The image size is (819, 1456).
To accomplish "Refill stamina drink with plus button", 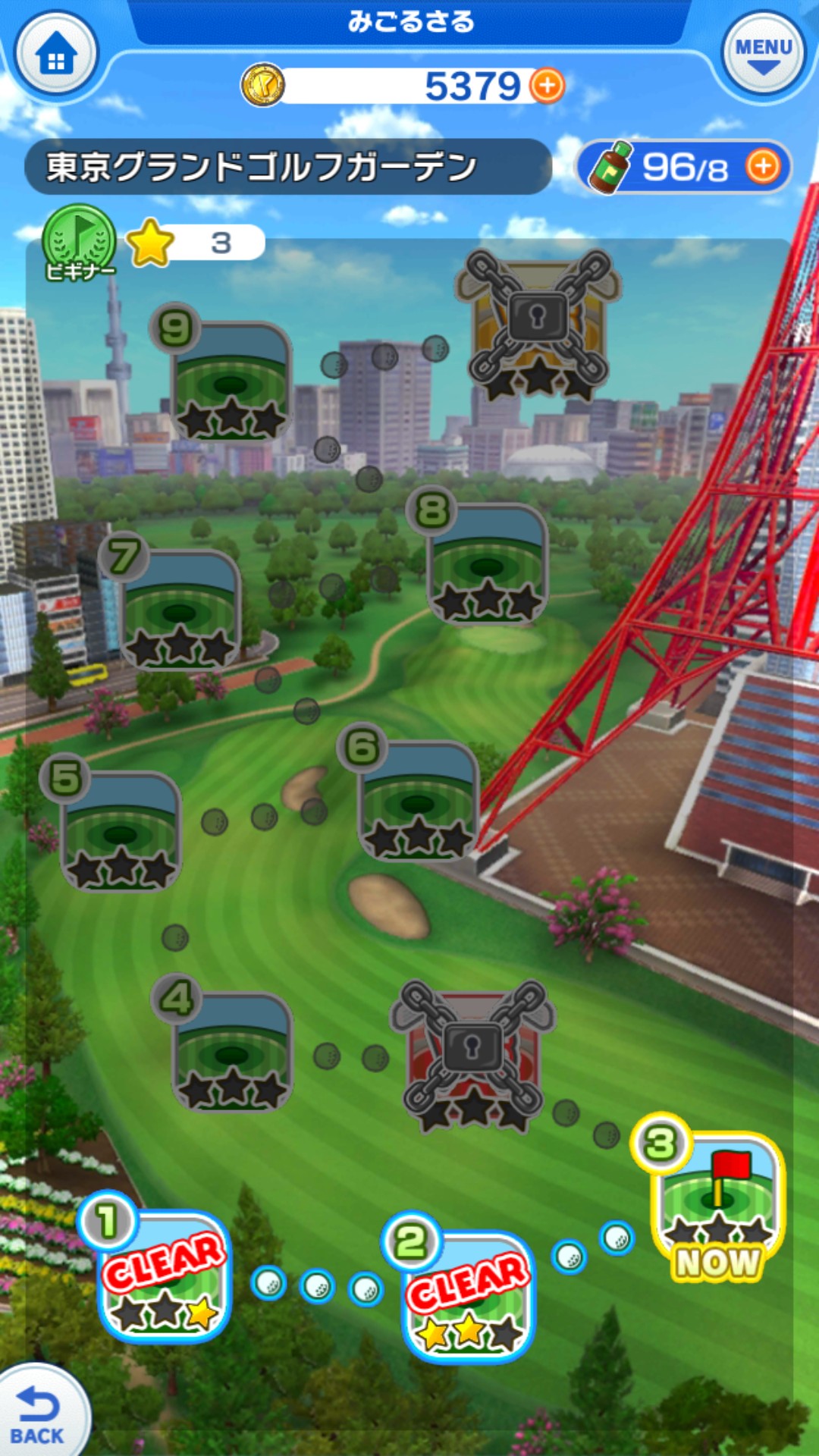I will [763, 166].
